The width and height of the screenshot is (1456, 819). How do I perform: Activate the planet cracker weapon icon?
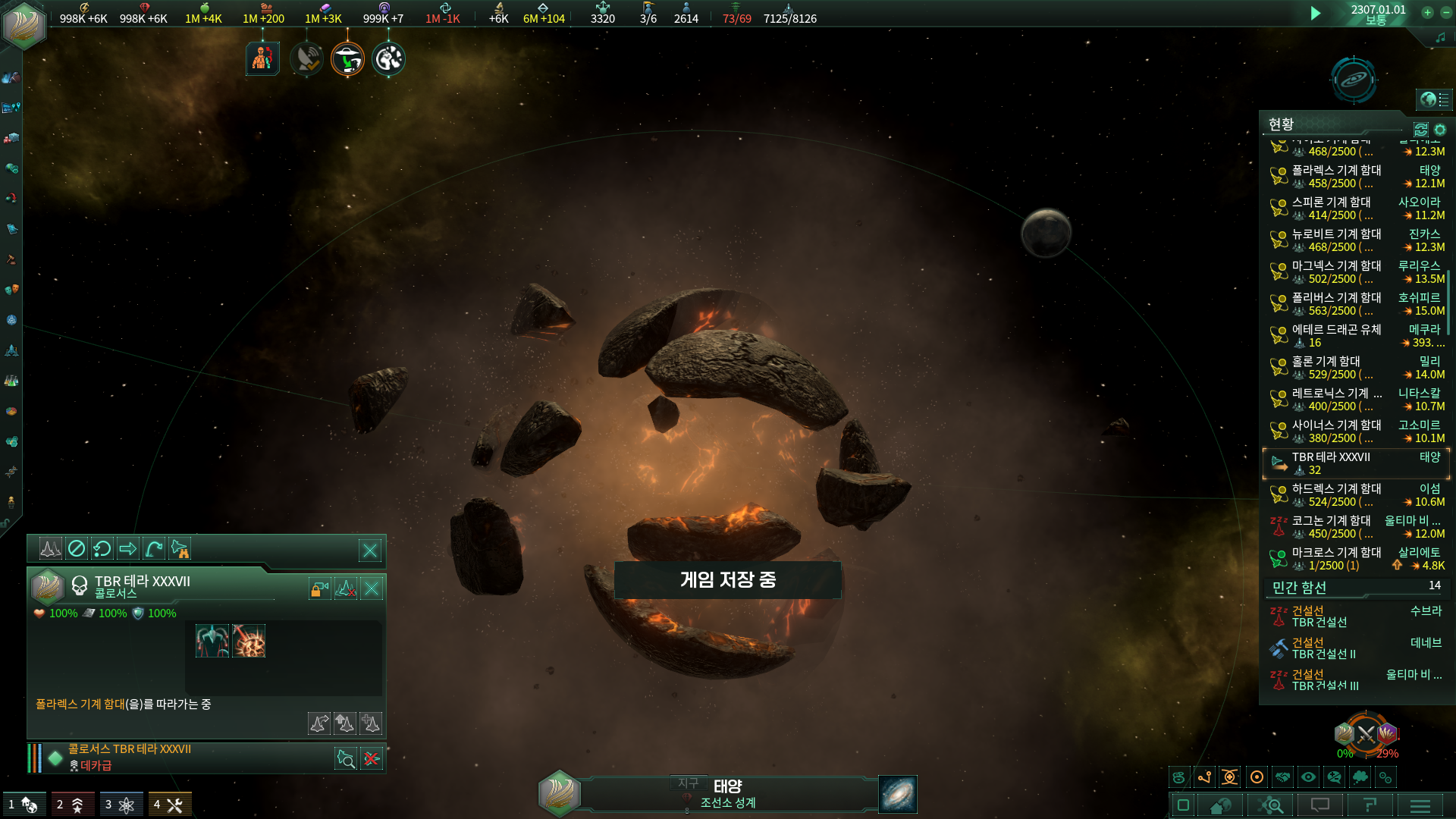[x=249, y=642]
